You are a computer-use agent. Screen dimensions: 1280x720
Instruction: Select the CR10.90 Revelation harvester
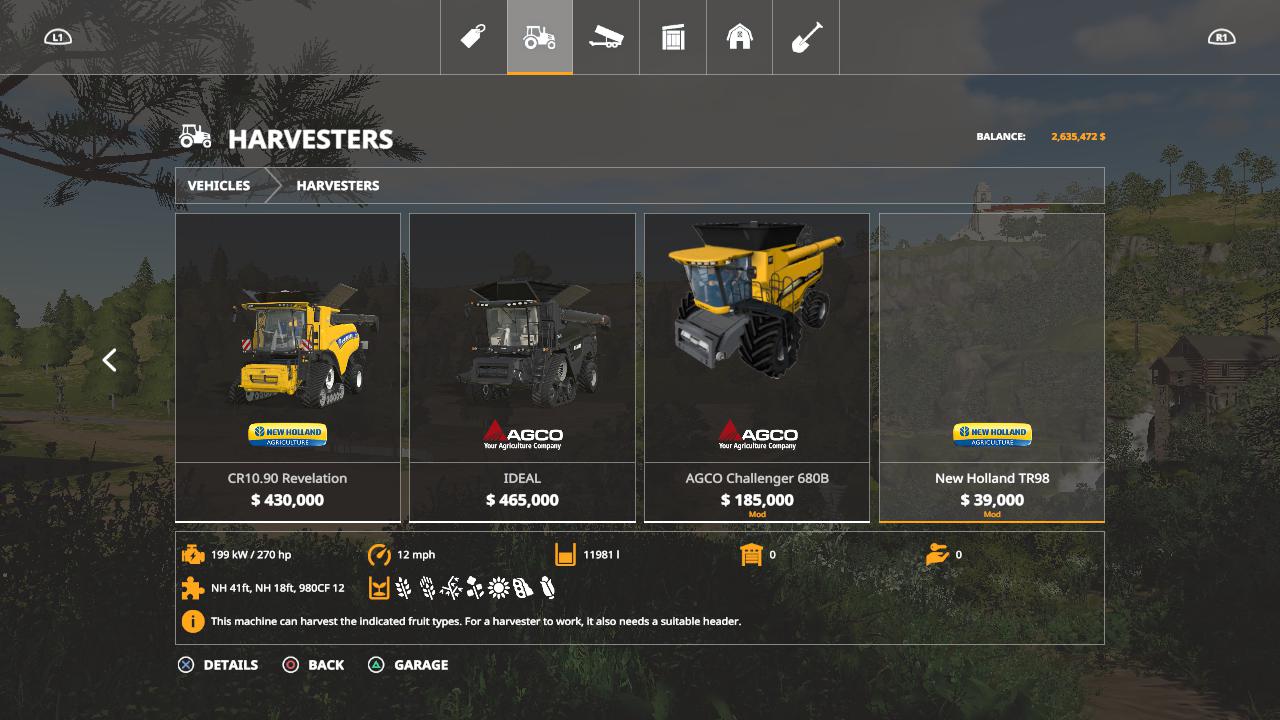[288, 367]
